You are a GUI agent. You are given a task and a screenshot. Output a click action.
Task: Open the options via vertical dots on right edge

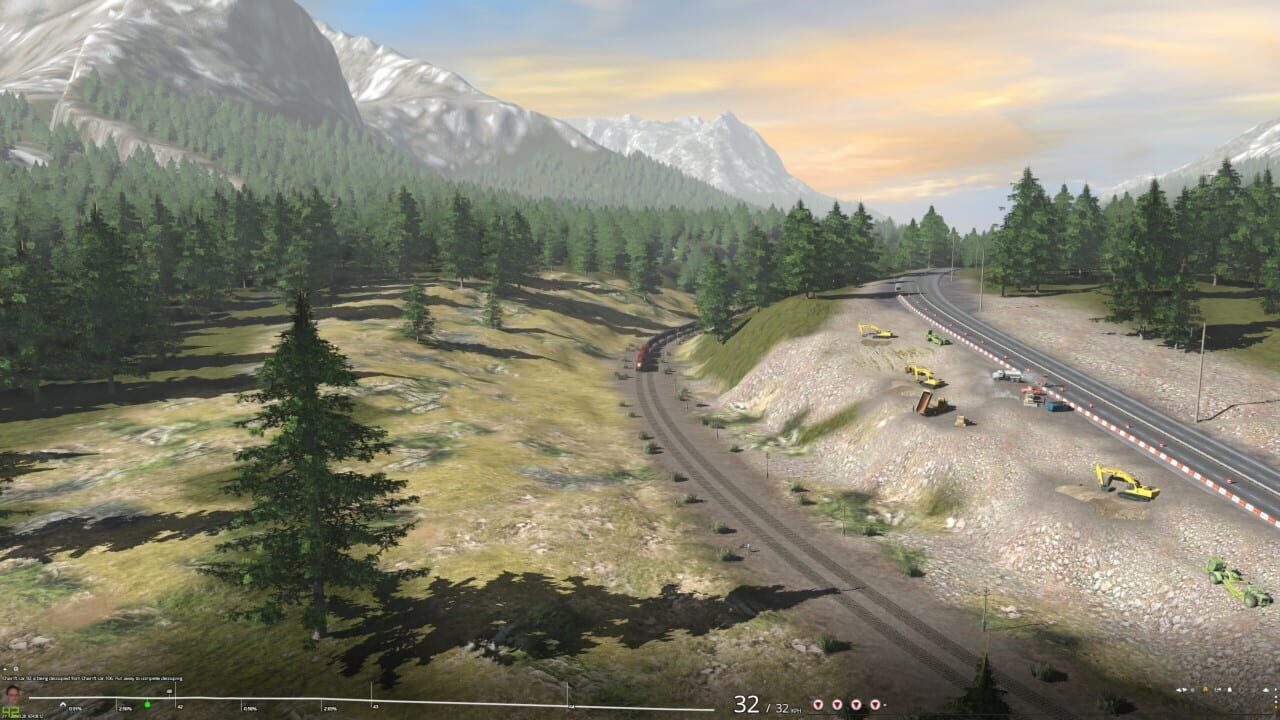tap(1277, 693)
